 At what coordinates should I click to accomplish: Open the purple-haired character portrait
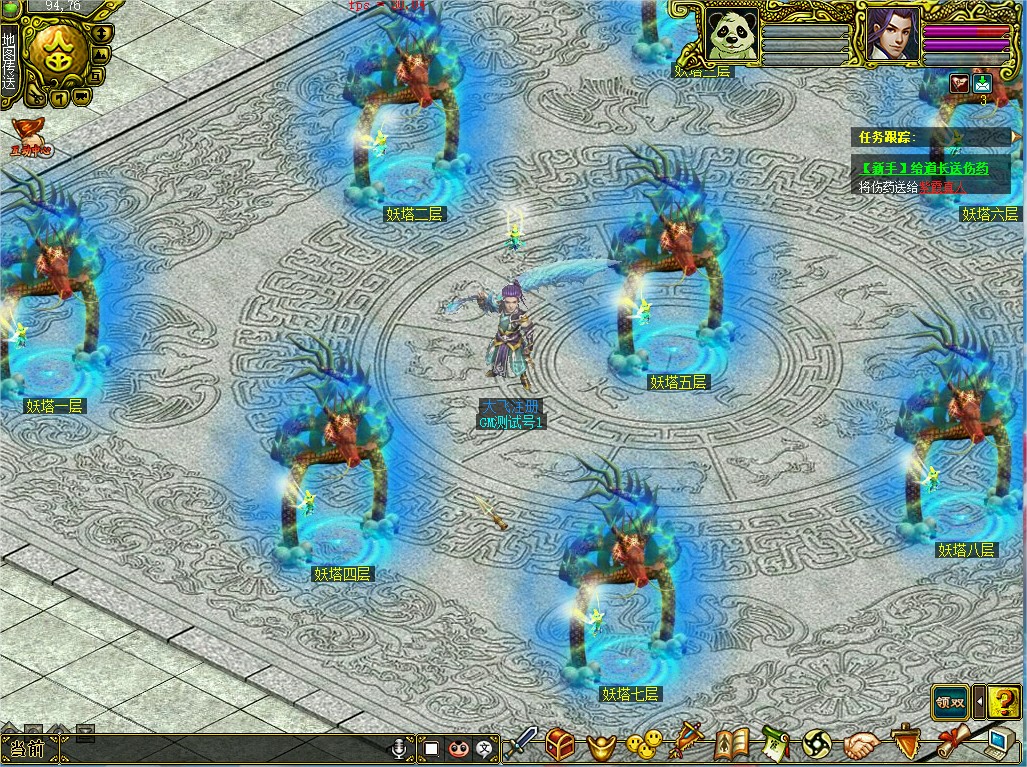click(891, 35)
